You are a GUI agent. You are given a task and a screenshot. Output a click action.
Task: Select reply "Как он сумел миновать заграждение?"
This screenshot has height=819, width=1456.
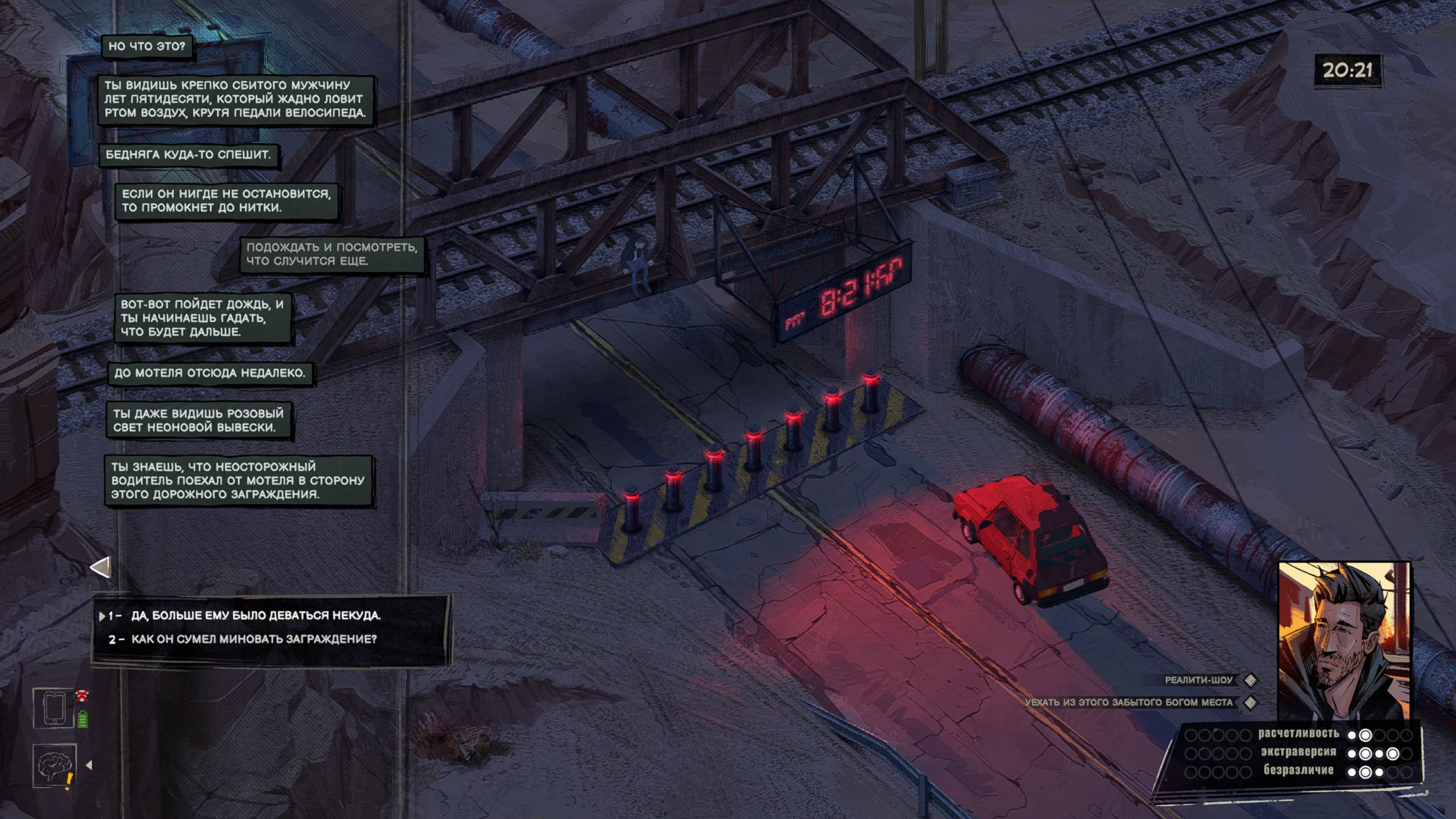pyautogui.click(x=254, y=639)
